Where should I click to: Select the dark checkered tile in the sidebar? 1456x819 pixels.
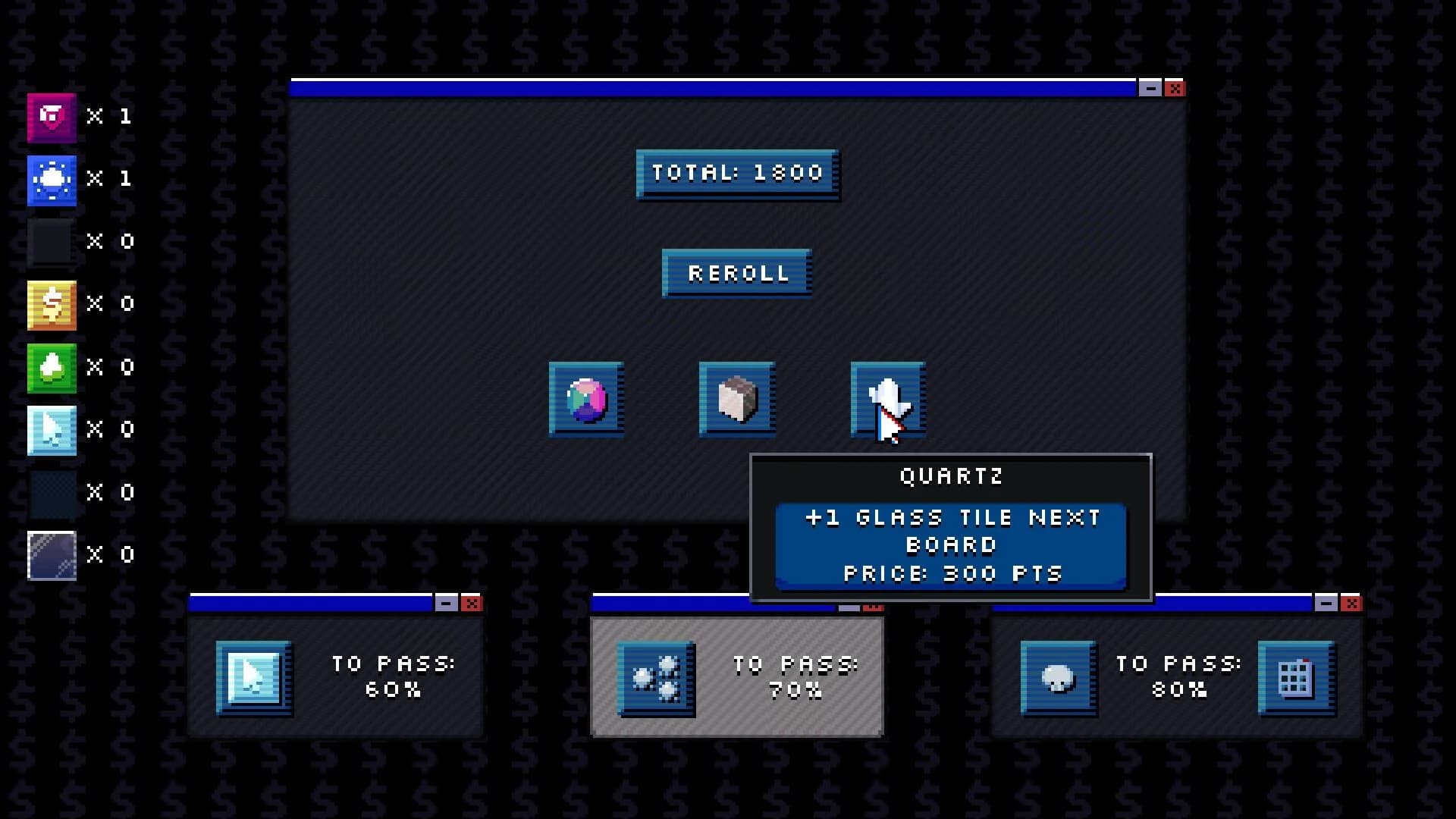coord(51,492)
